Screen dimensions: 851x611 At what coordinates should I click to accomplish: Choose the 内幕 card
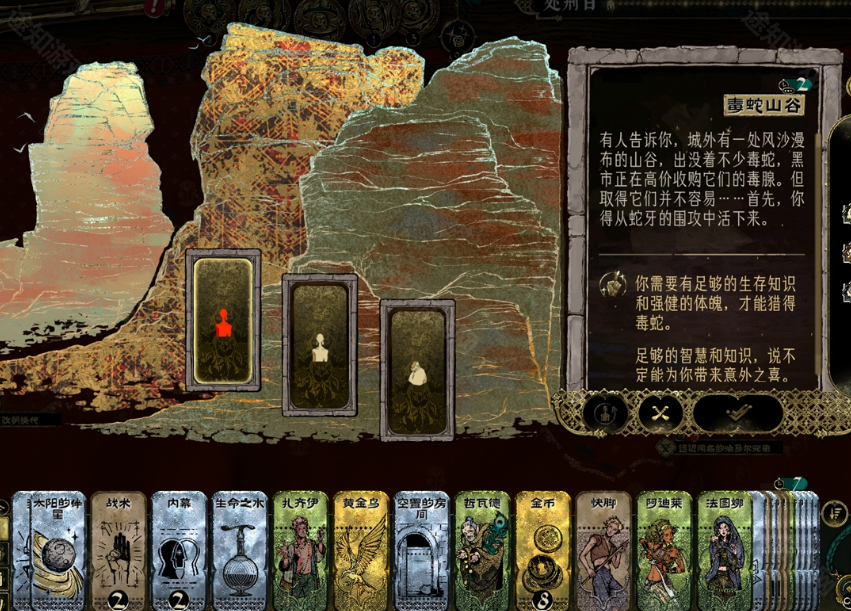179,550
